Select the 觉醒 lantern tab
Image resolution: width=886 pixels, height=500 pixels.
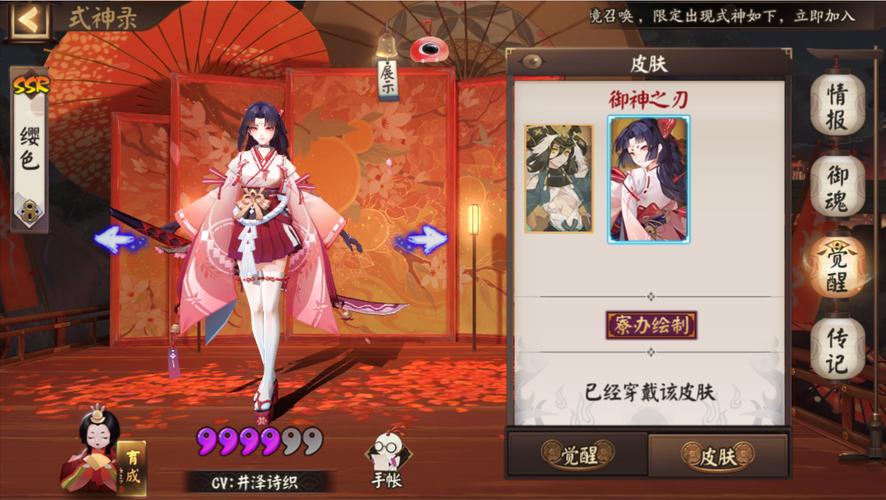(x=837, y=266)
